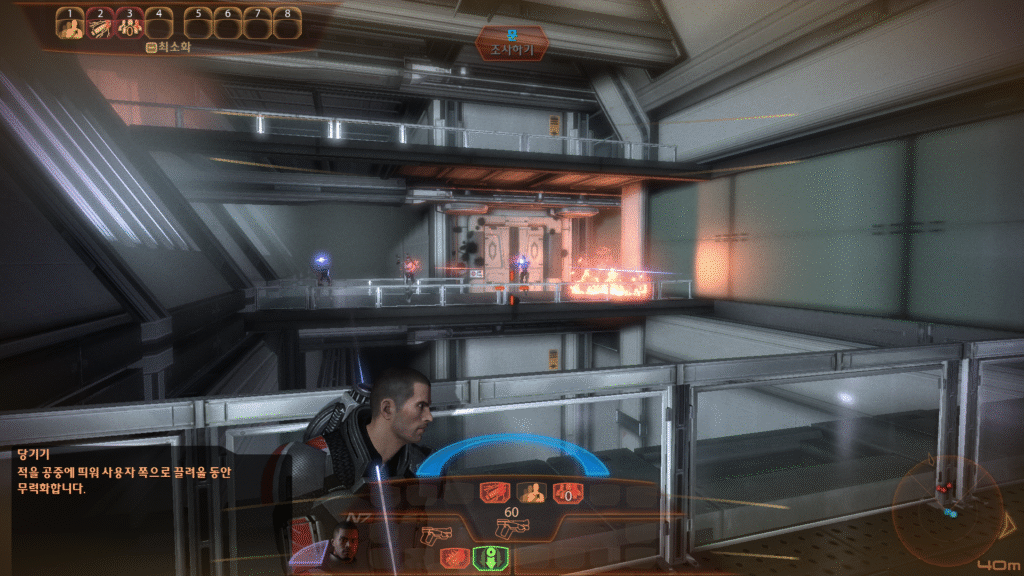Activate the power in quick slot 2

coord(100,26)
